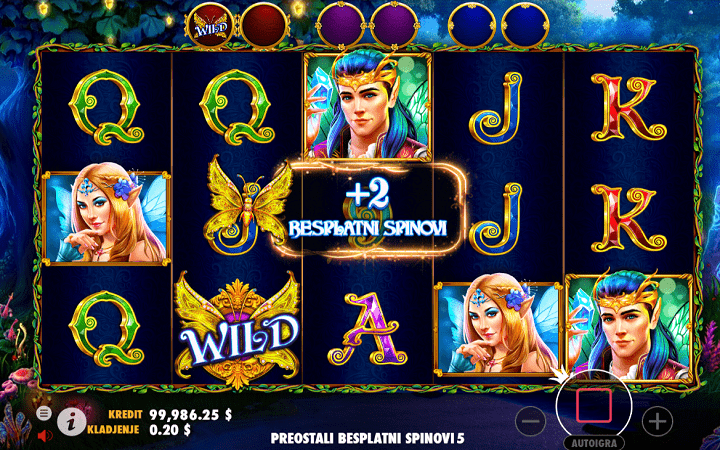Stop the spin with the red square button
The width and height of the screenshot is (720, 450).
(595, 406)
